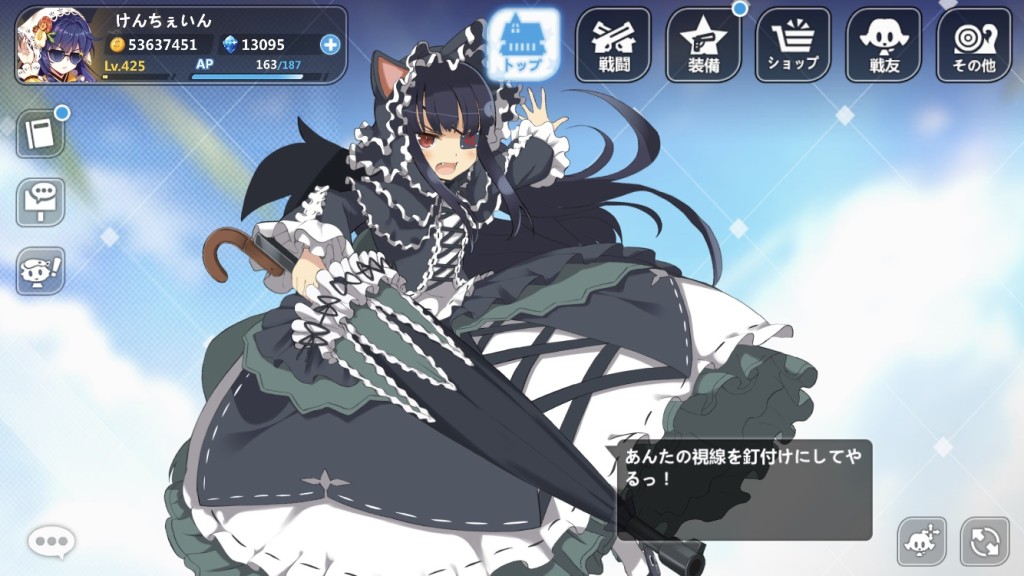This screenshot has height=576, width=1024.
Task: Click the skull alert speech icon
Action: (x=40, y=270)
